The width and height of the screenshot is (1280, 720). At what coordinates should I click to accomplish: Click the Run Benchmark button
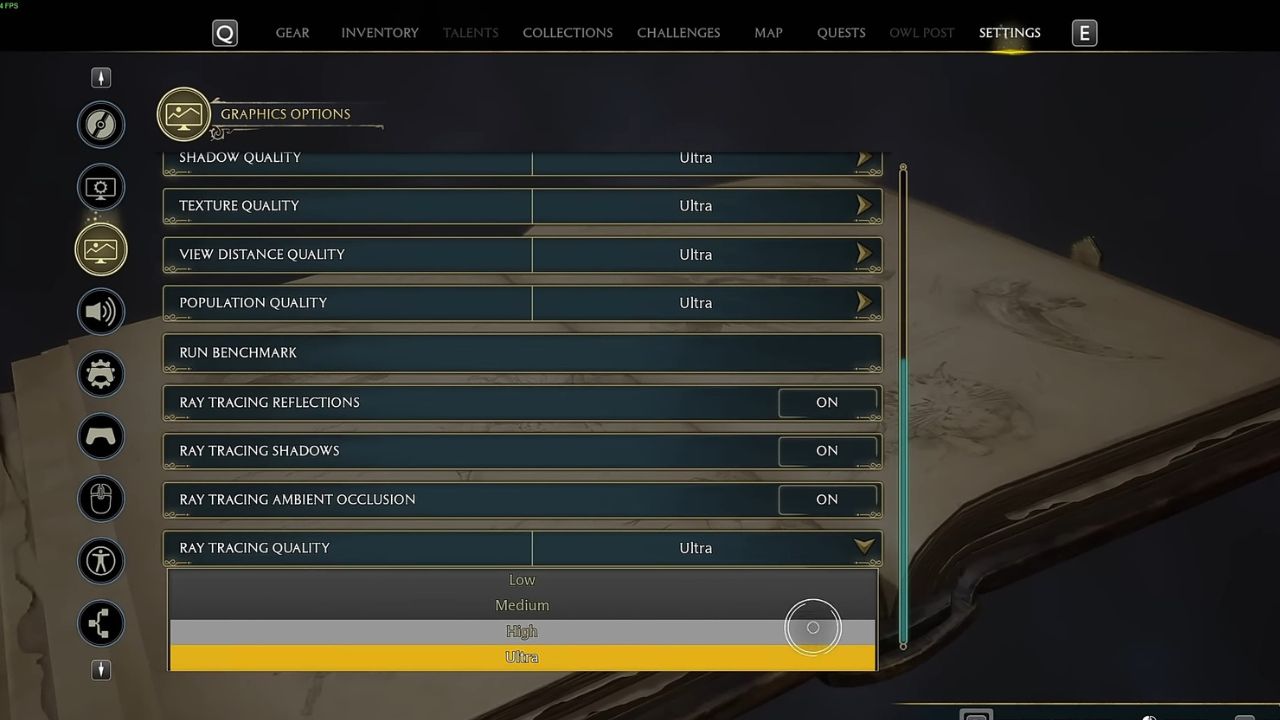click(x=521, y=352)
